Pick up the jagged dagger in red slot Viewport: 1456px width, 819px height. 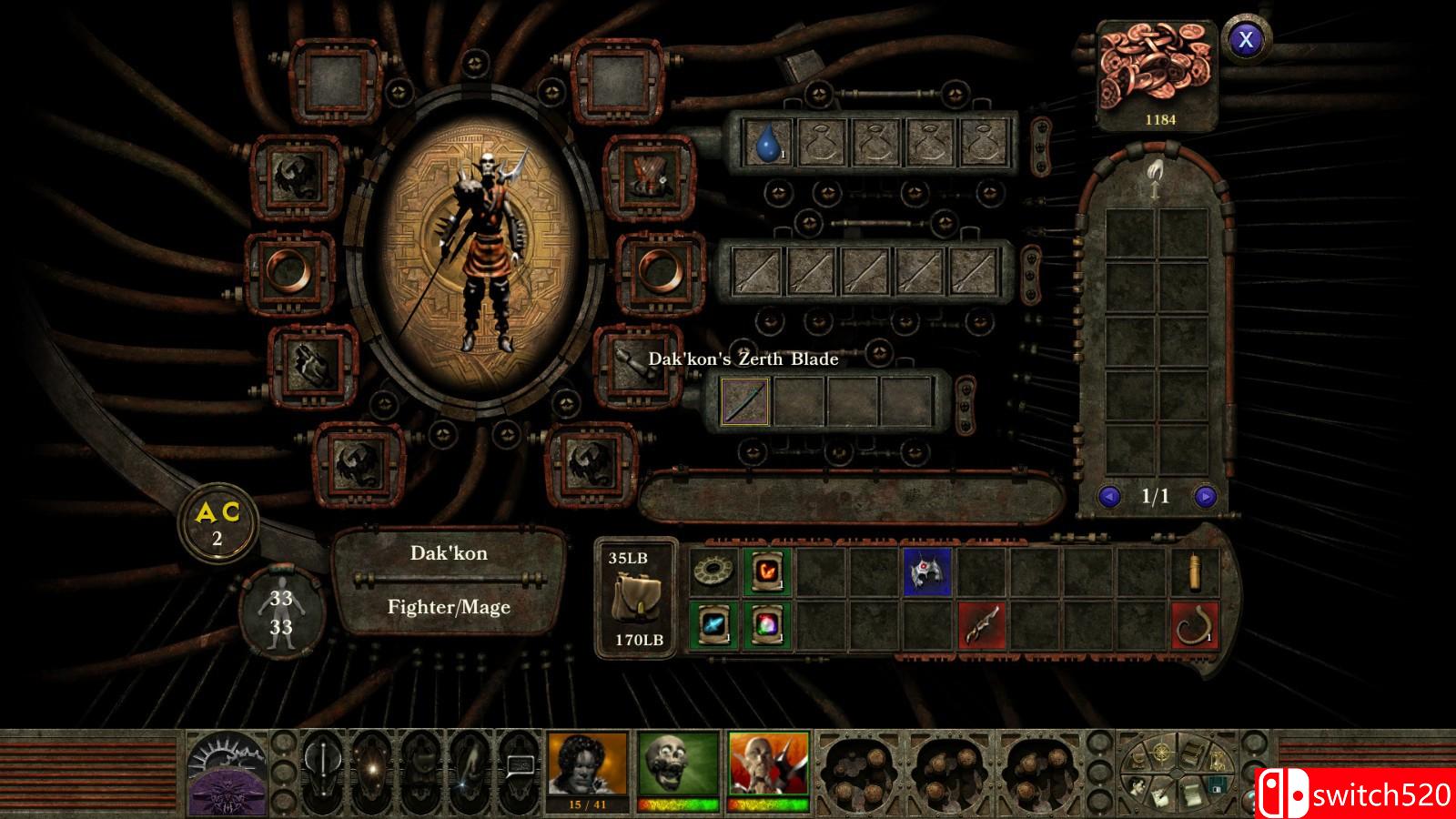981,624
